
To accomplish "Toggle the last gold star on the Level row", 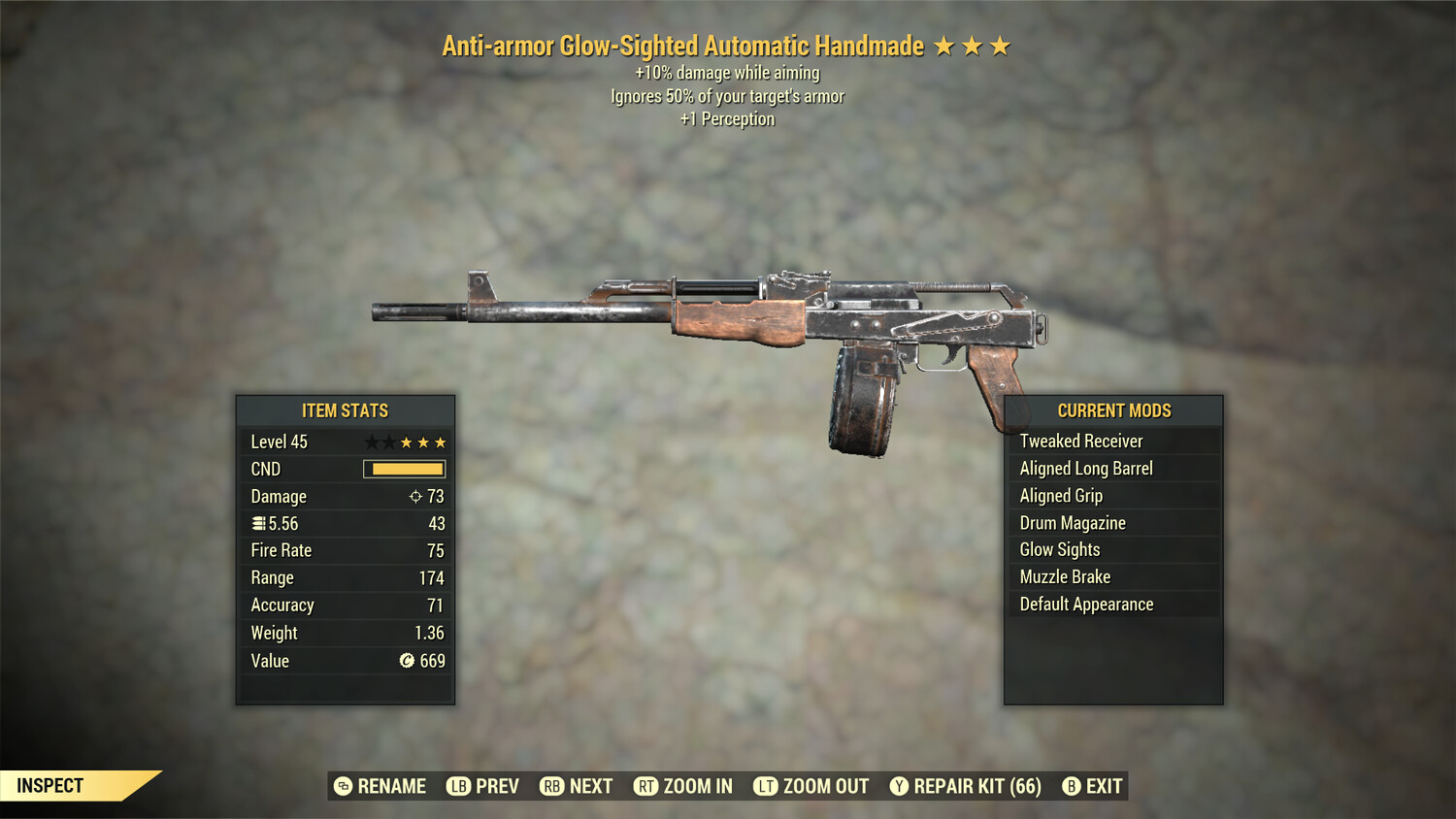I will [442, 442].
